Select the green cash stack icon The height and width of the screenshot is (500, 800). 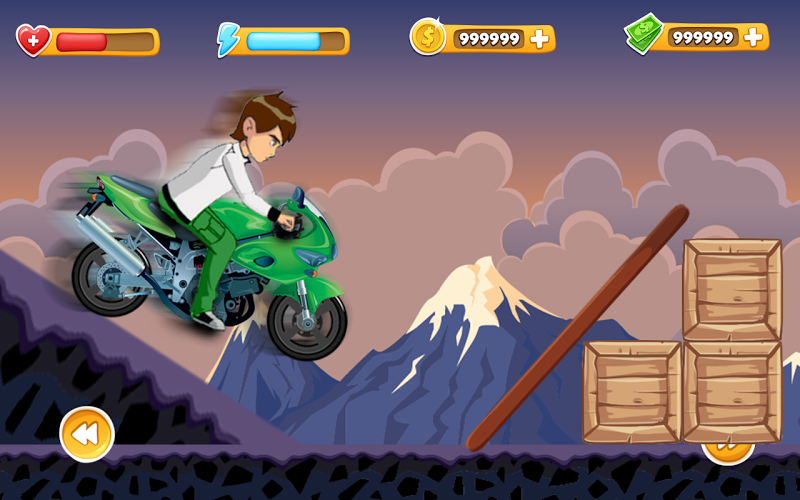[643, 34]
